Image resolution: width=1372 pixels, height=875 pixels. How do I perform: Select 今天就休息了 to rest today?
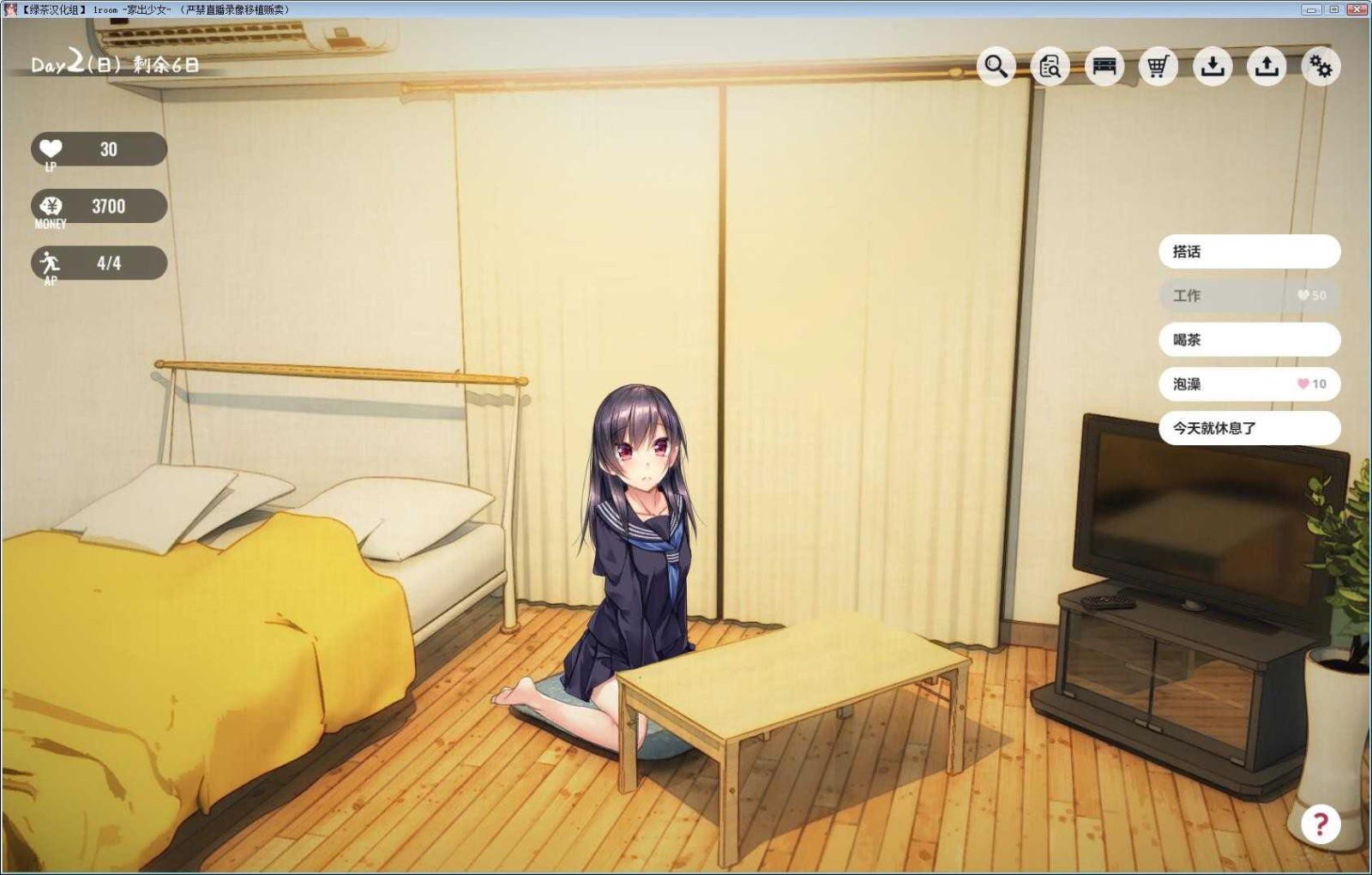(x=1249, y=429)
